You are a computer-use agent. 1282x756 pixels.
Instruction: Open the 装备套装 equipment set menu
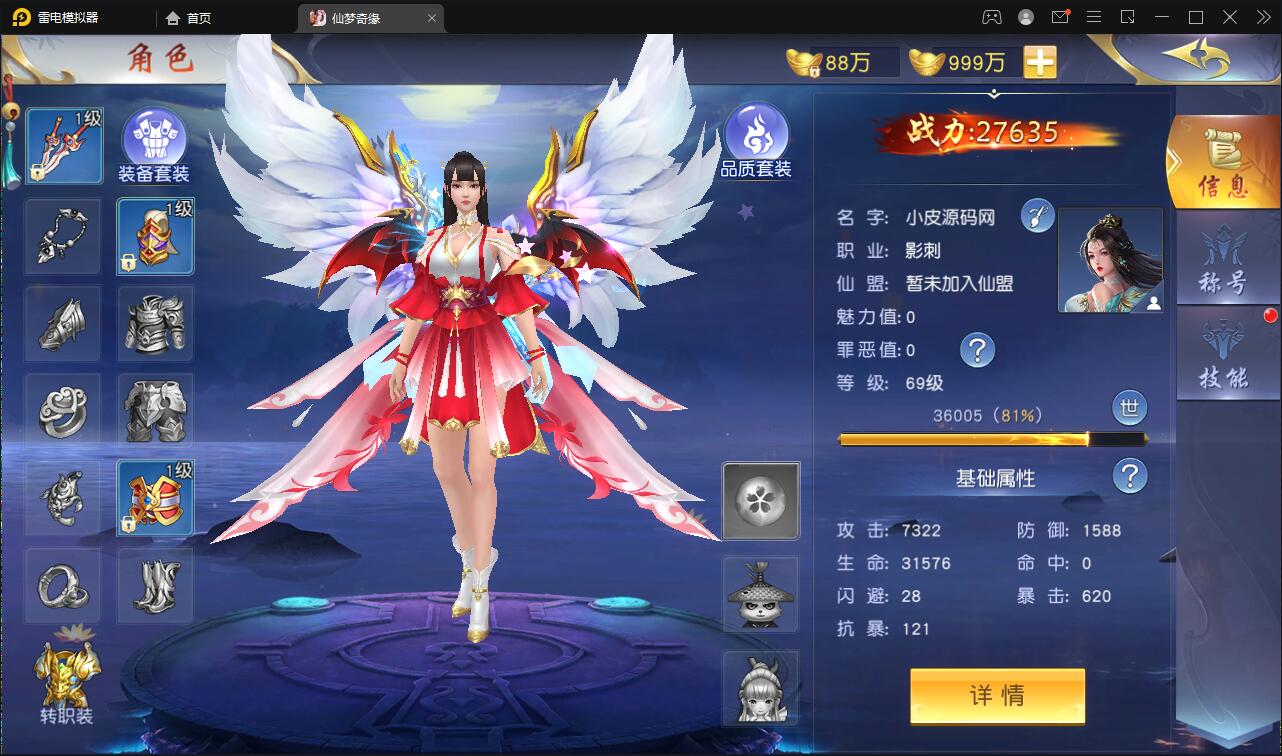click(154, 146)
